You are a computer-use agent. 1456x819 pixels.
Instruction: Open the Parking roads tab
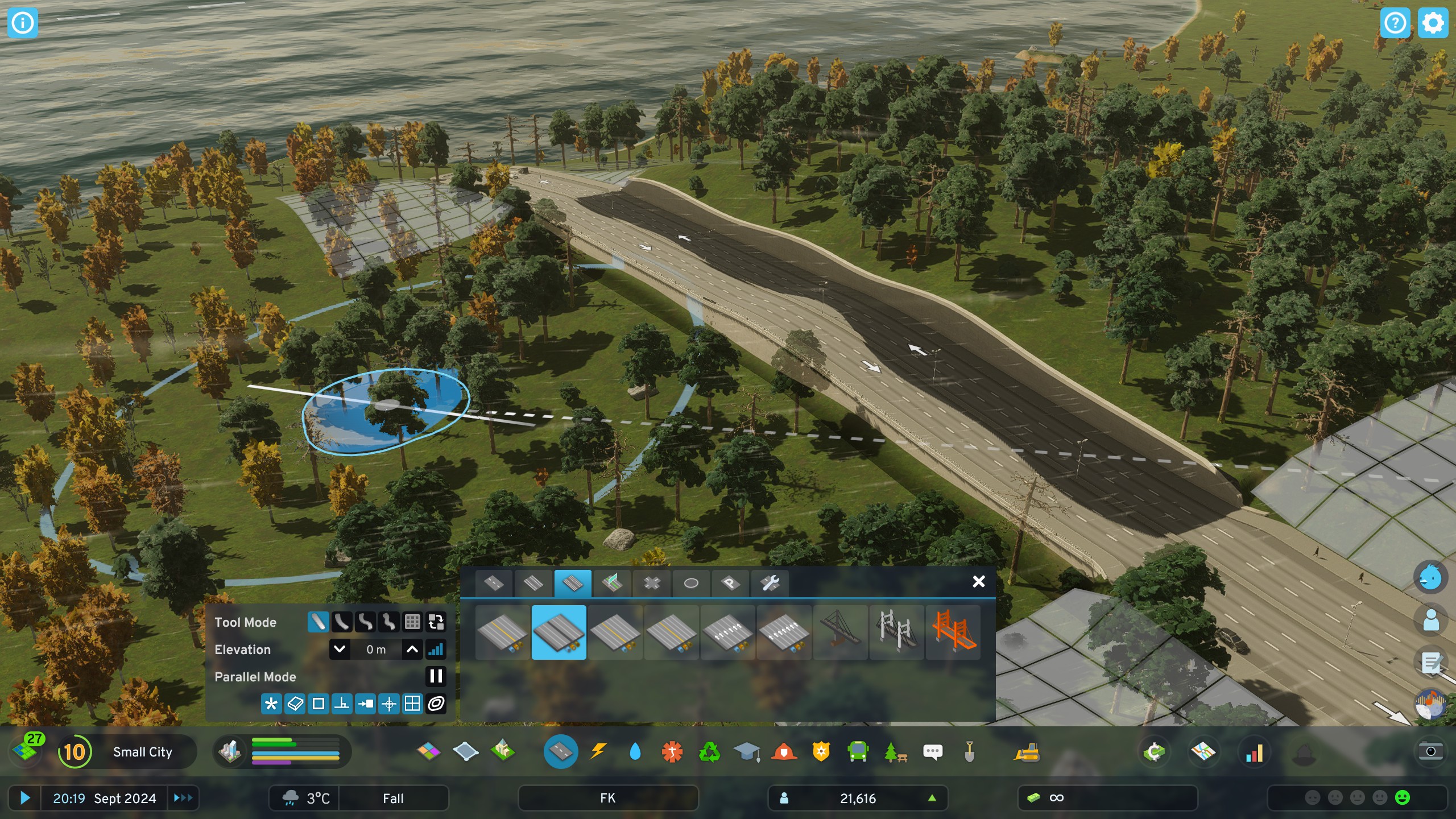pos(731,582)
